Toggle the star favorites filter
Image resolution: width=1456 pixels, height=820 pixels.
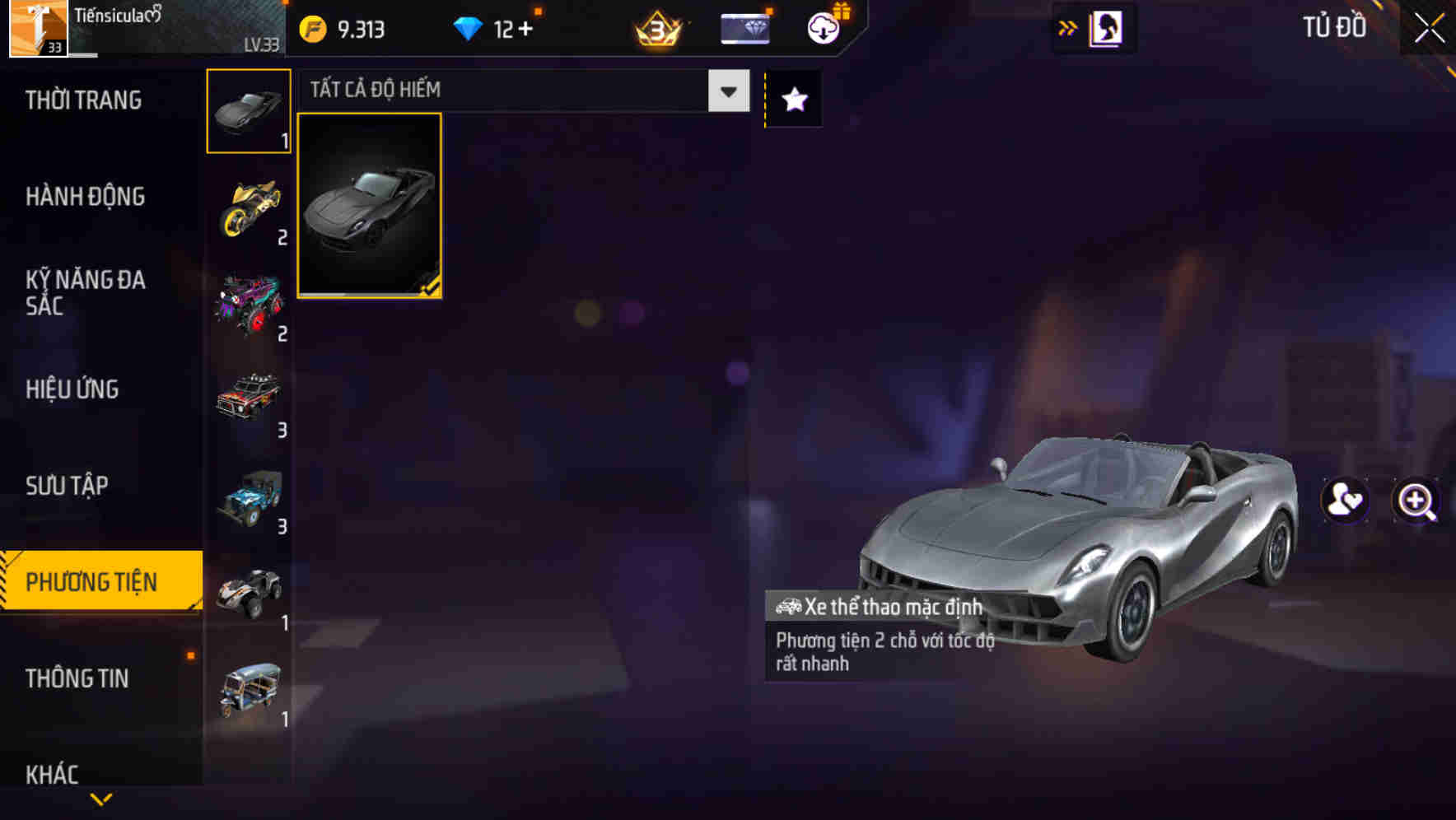(792, 100)
